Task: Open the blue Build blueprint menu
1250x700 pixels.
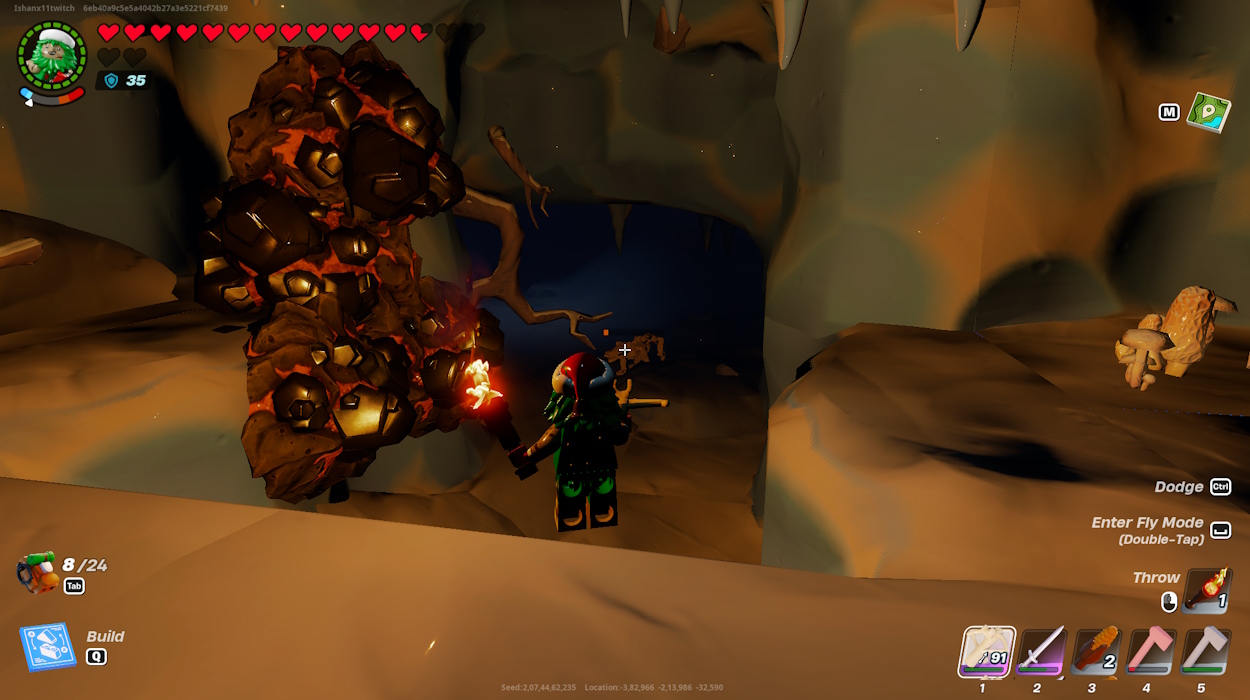Action: click(48, 647)
